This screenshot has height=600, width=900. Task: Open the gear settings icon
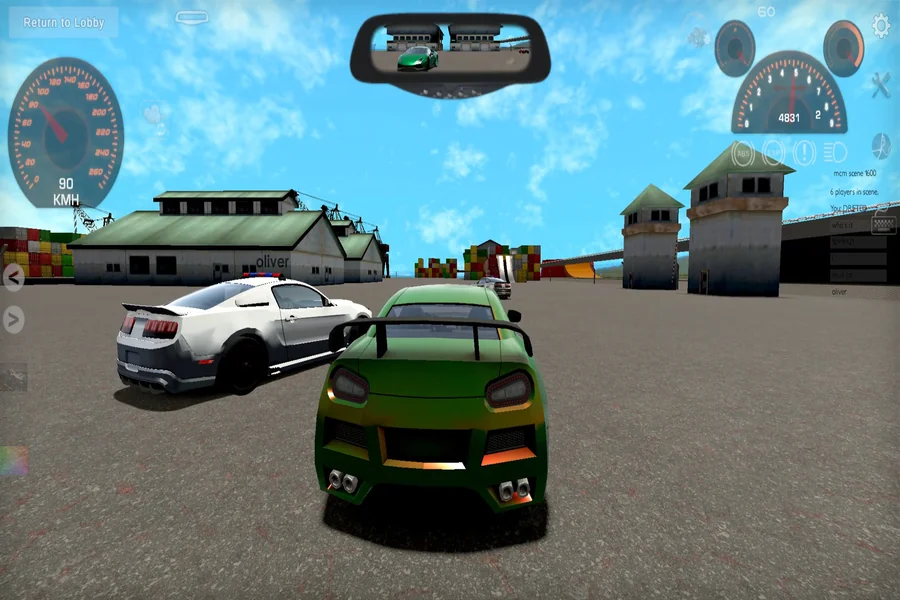pos(881,26)
